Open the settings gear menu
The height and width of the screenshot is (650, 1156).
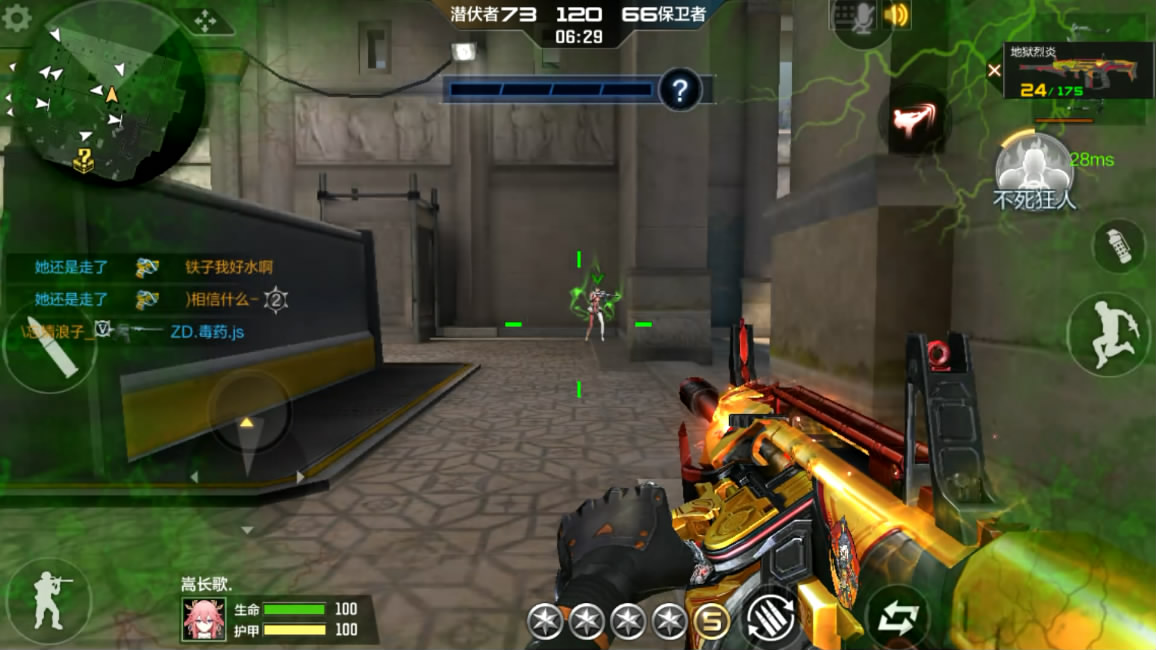point(17,18)
